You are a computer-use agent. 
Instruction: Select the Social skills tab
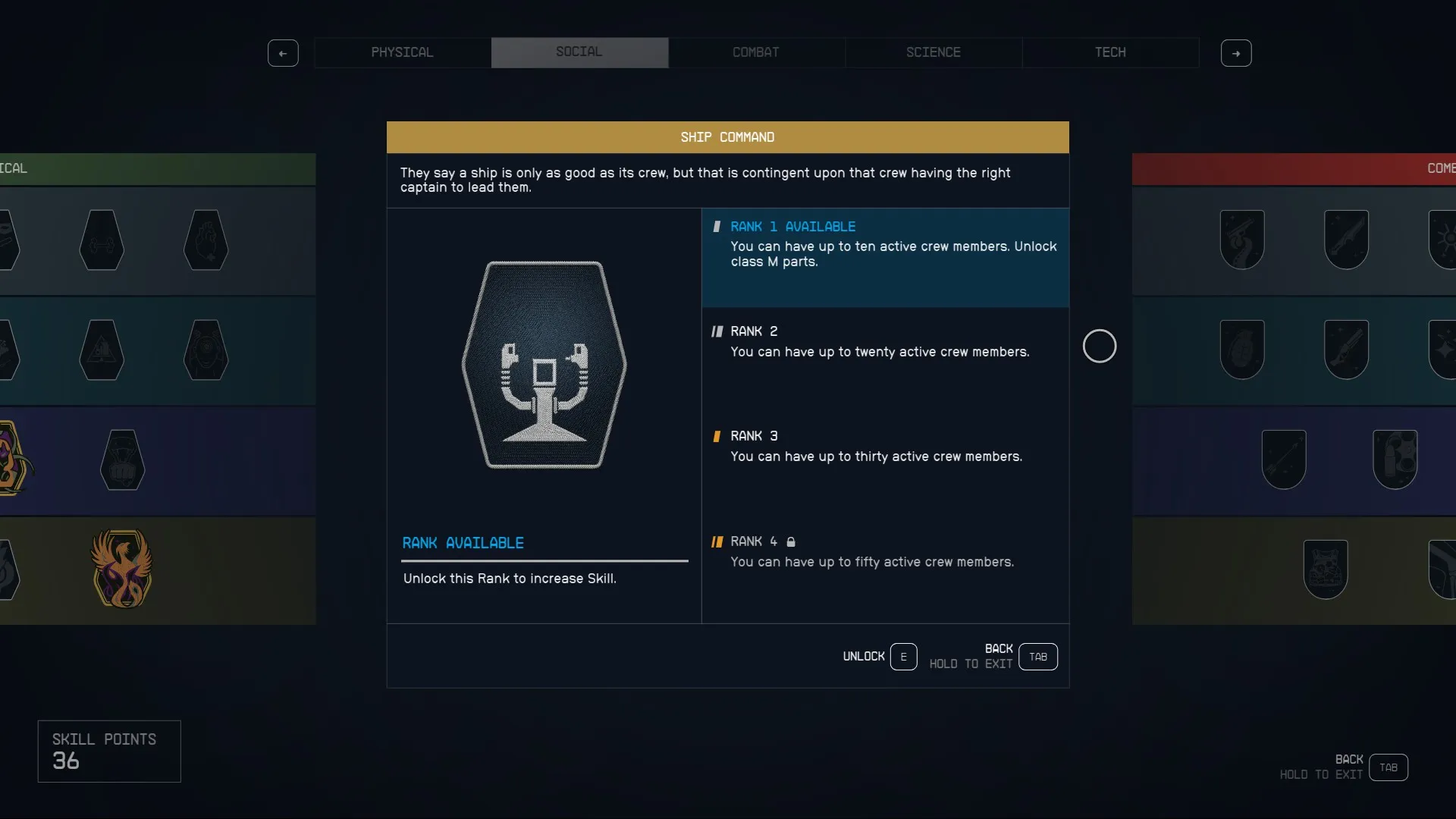pos(579,52)
